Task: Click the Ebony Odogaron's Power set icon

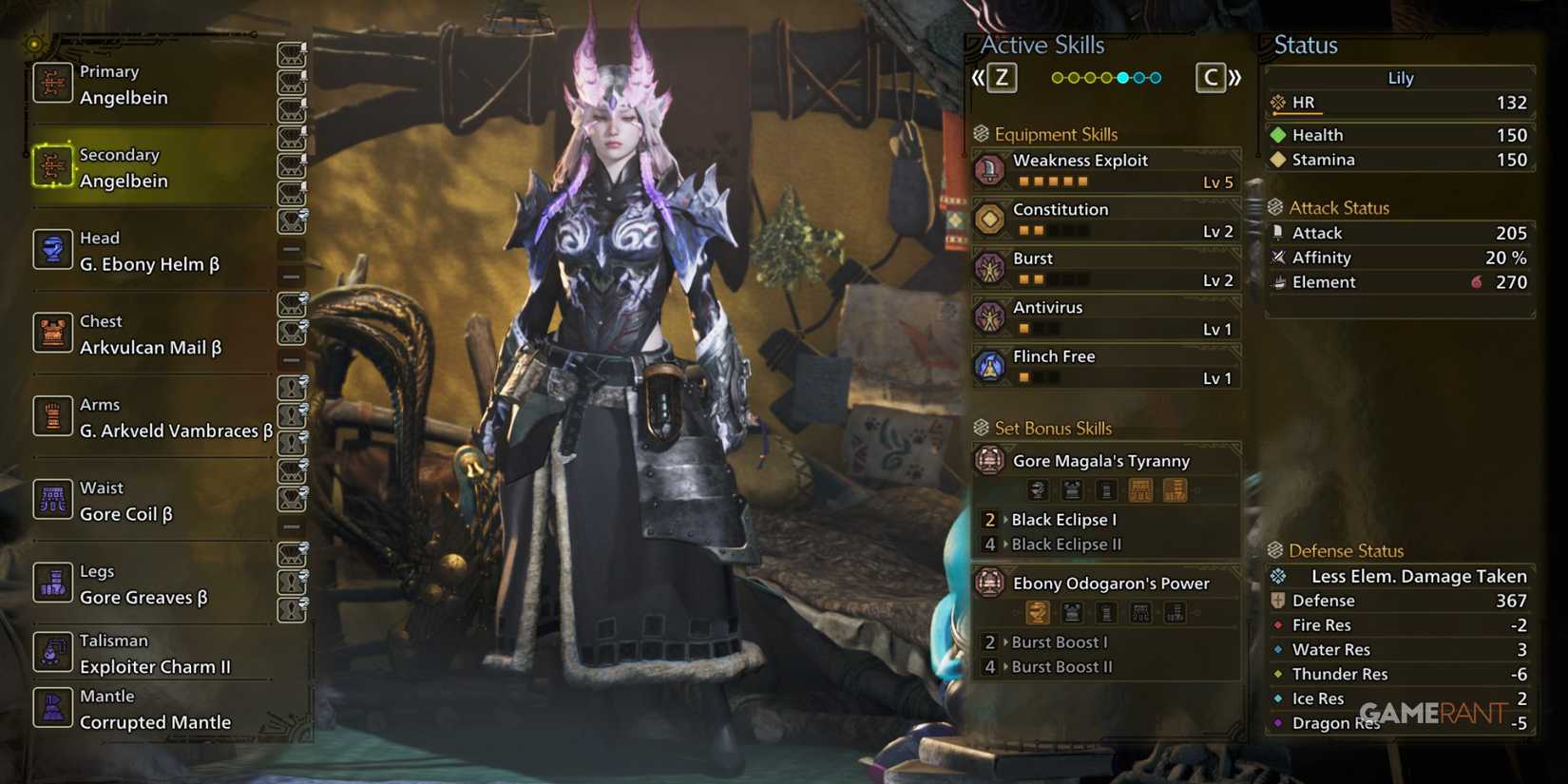Action: coord(989,583)
